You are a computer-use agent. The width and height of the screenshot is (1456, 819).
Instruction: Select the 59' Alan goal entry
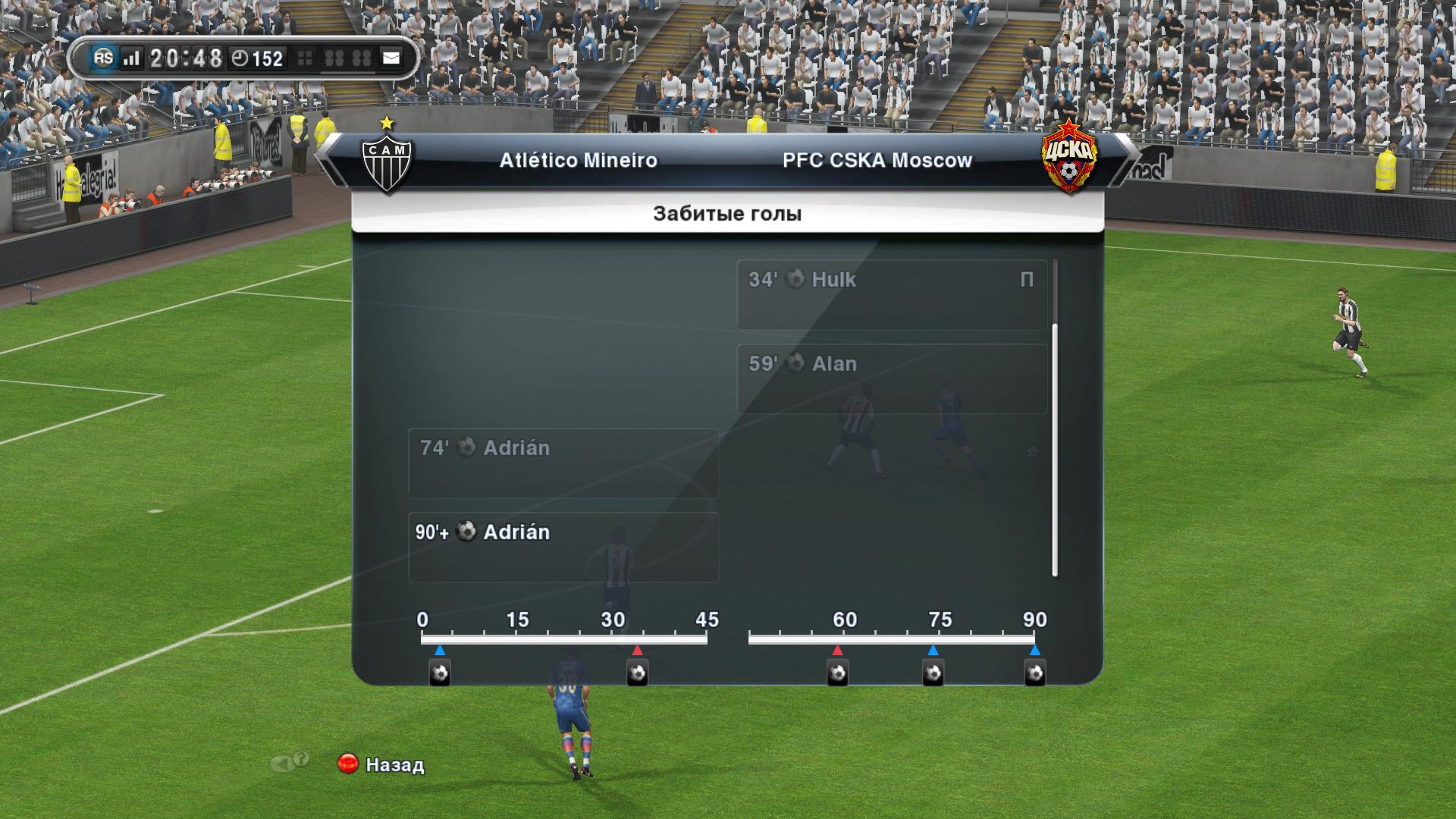click(x=892, y=378)
